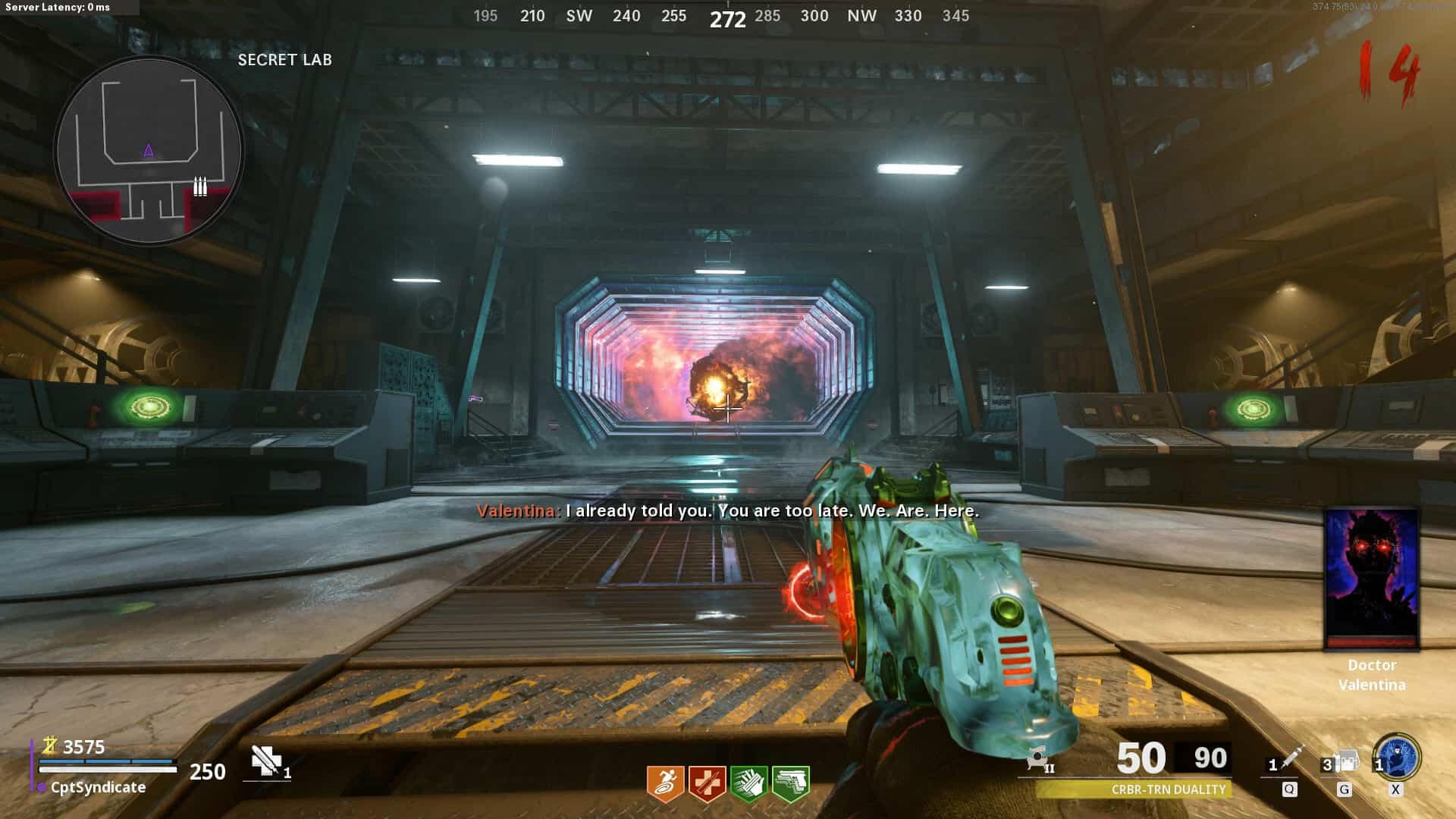Image resolution: width=1456 pixels, height=819 pixels.
Task: Click the Pack-a-Punch tier II weapon icon
Action: point(1039,759)
